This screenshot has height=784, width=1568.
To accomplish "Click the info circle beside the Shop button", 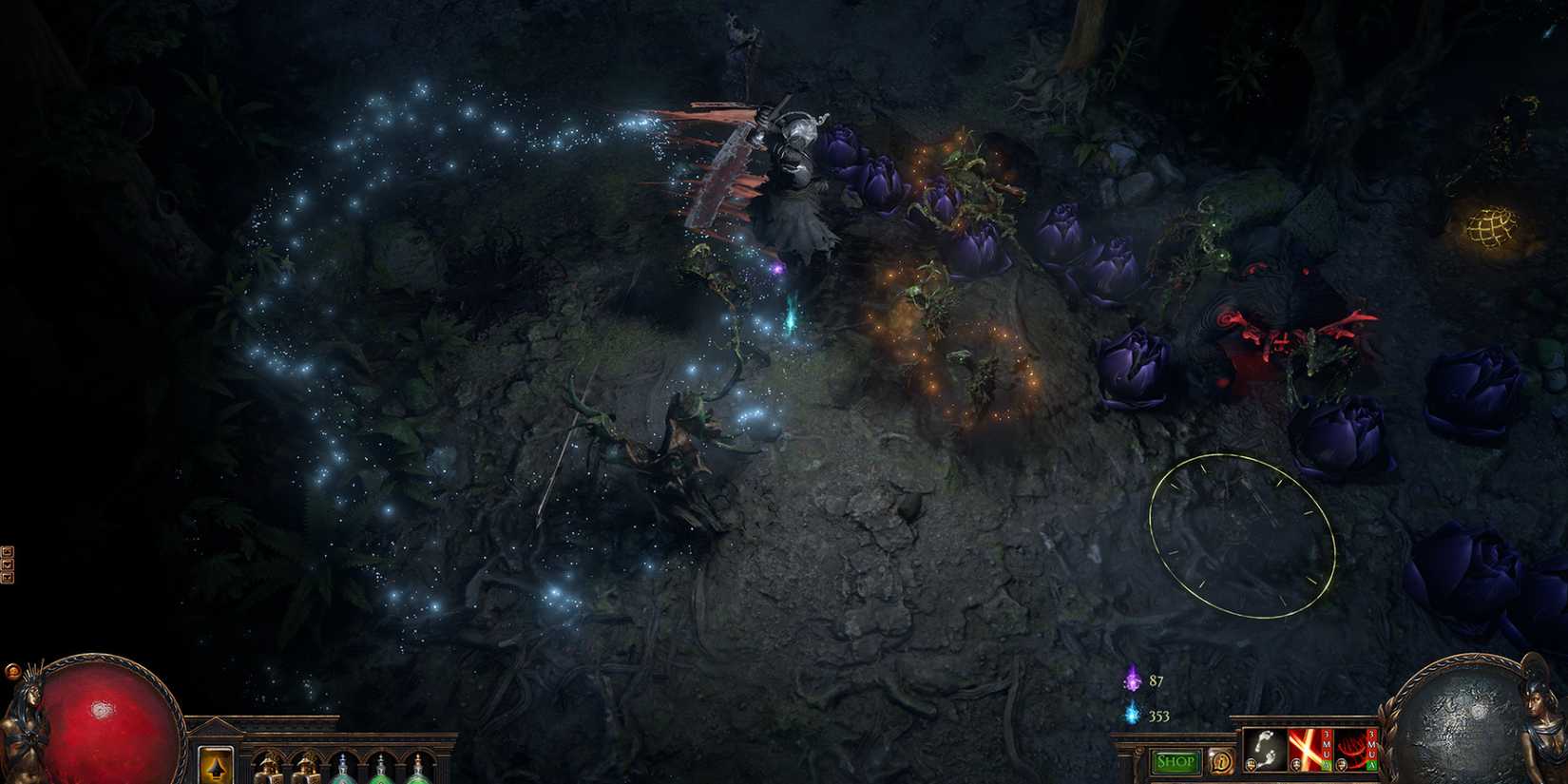I will (x=1221, y=760).
